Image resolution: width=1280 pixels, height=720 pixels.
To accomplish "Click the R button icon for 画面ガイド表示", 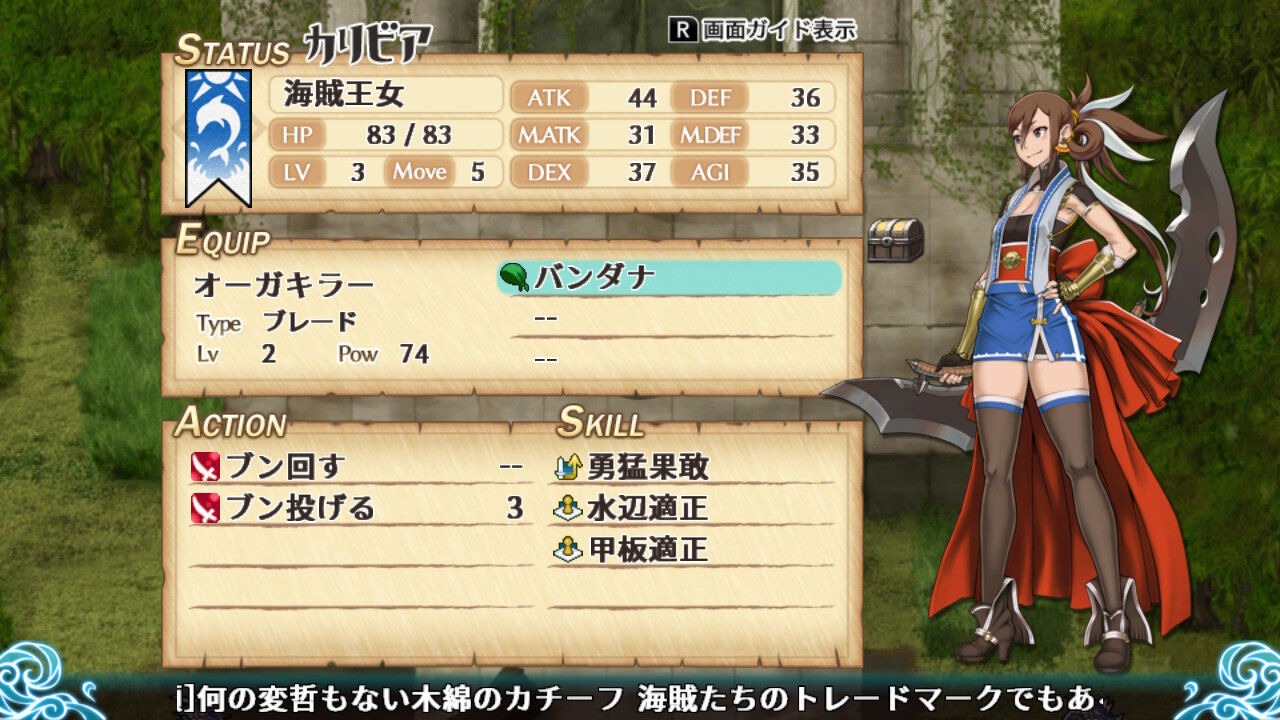I will (x=683, y=31).
